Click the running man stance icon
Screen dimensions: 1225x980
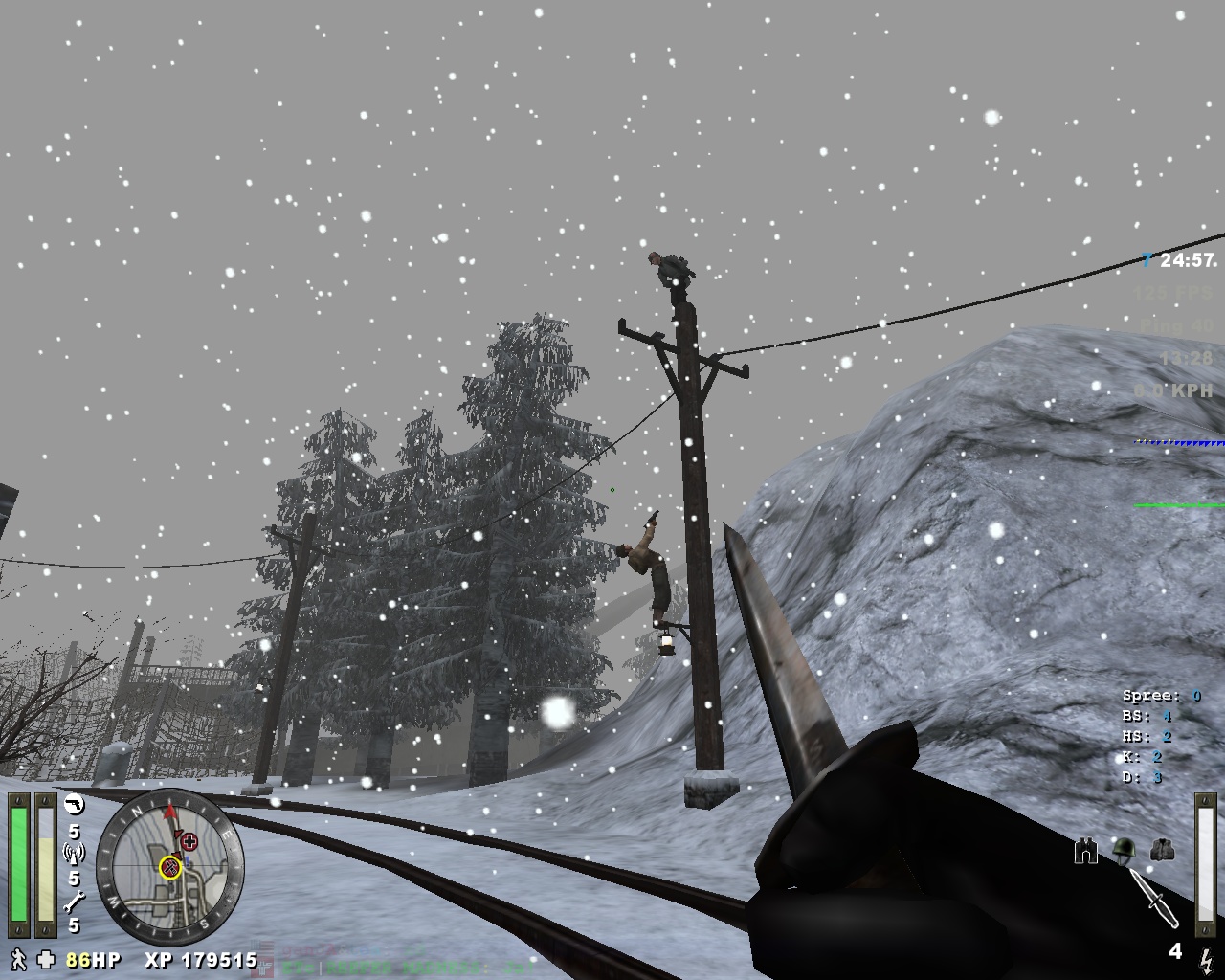click(18, 959)
